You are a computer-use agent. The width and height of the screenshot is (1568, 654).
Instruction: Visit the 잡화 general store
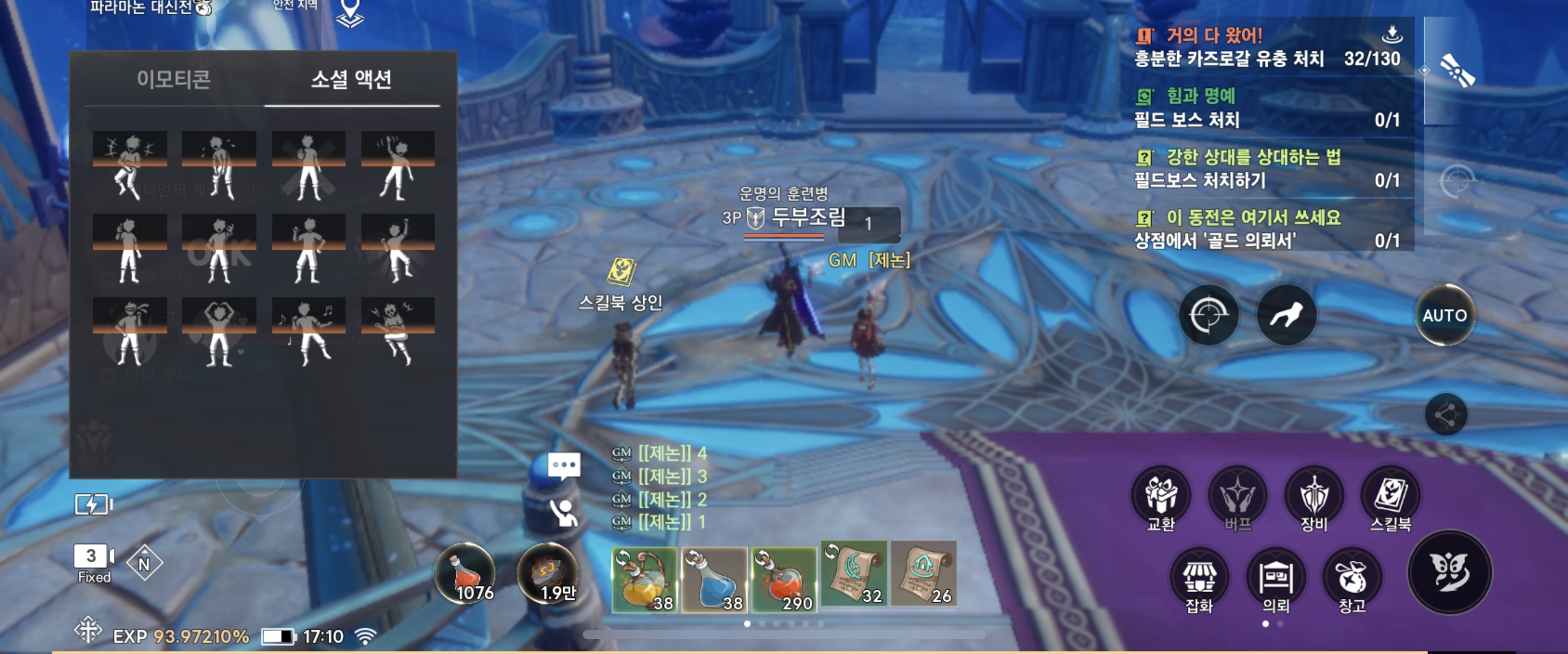tap(1199, 579)
